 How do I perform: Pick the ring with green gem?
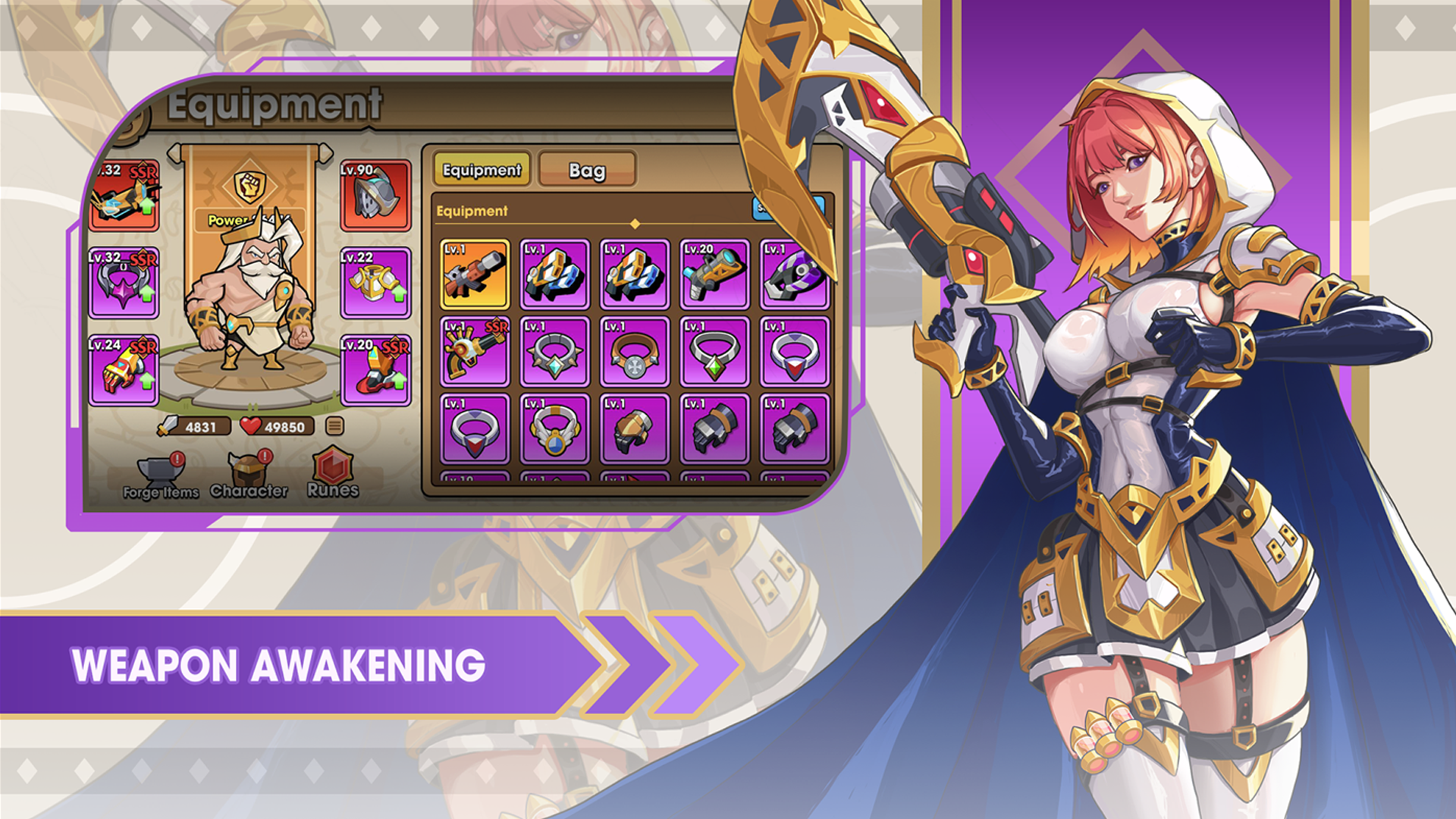pos(714,352)
